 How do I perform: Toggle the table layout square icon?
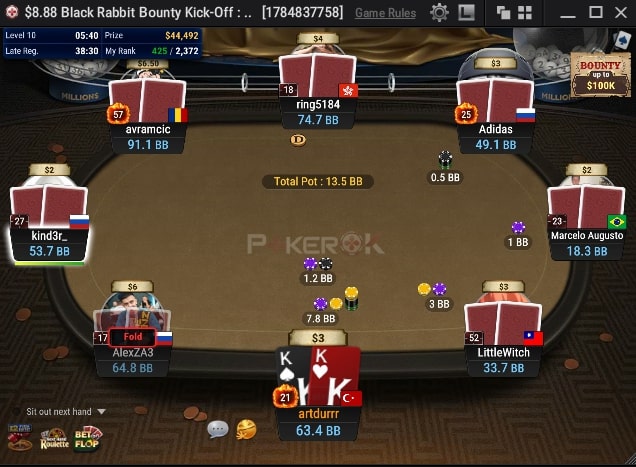coord(467,12)
